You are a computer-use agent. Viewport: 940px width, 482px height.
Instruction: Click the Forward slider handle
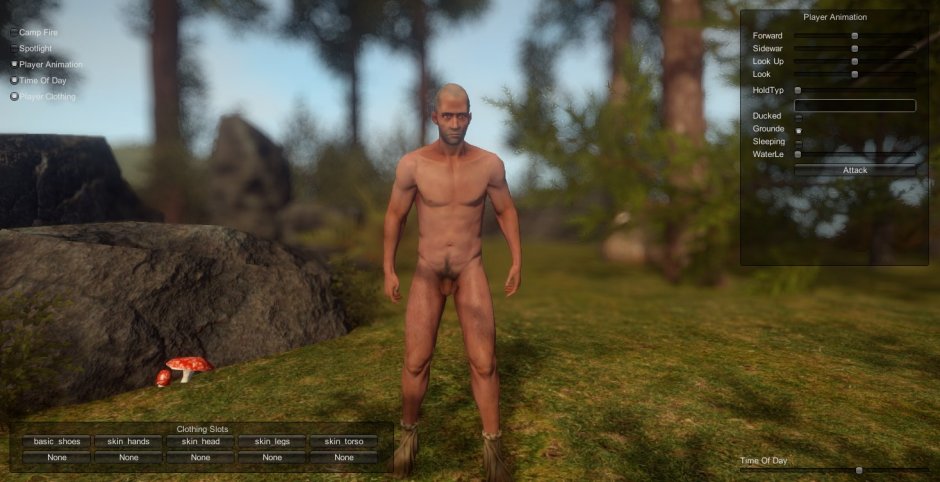coord(855,36)
